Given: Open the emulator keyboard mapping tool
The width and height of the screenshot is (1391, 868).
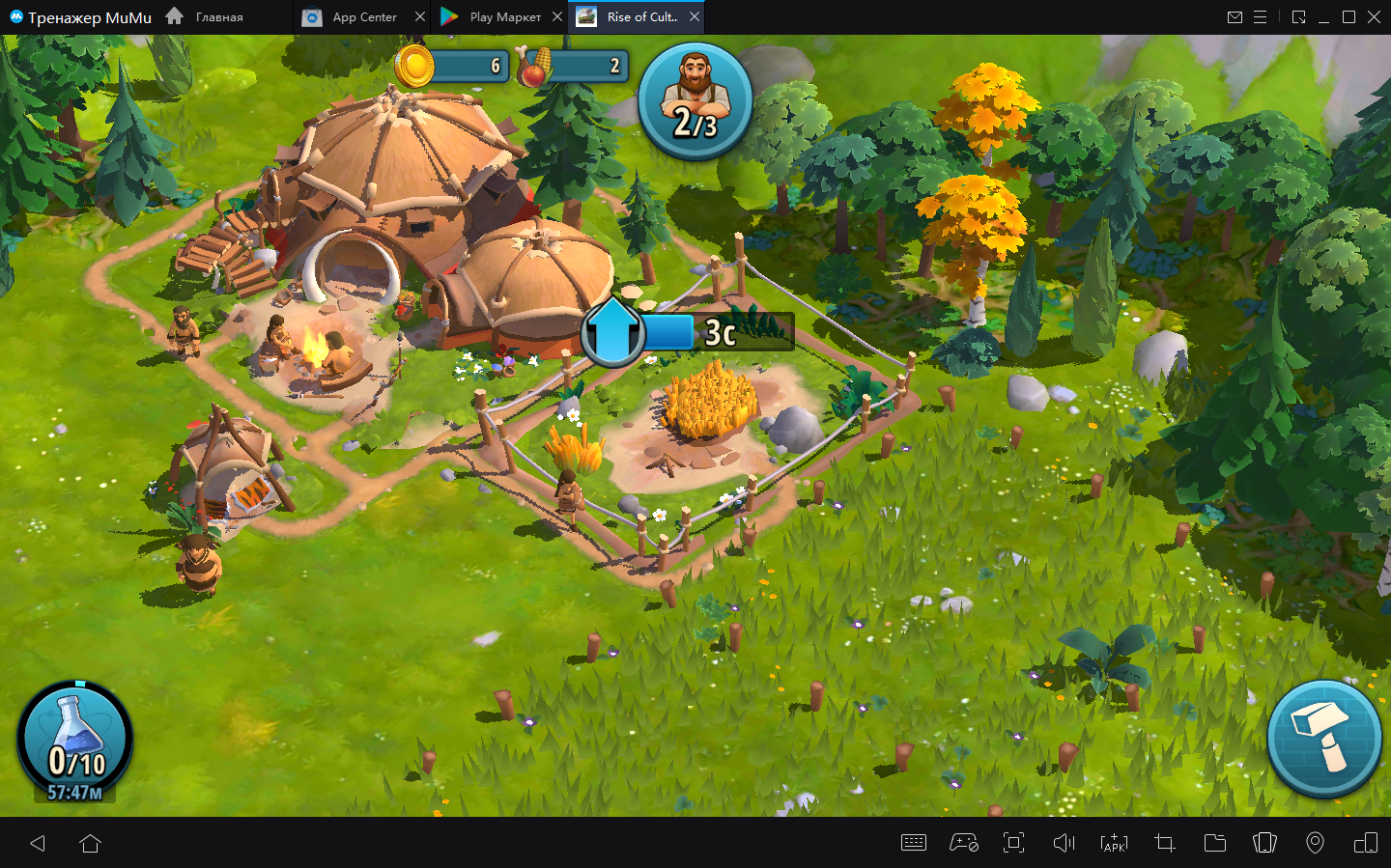Looking at the screenshot, I should point(913,843).
